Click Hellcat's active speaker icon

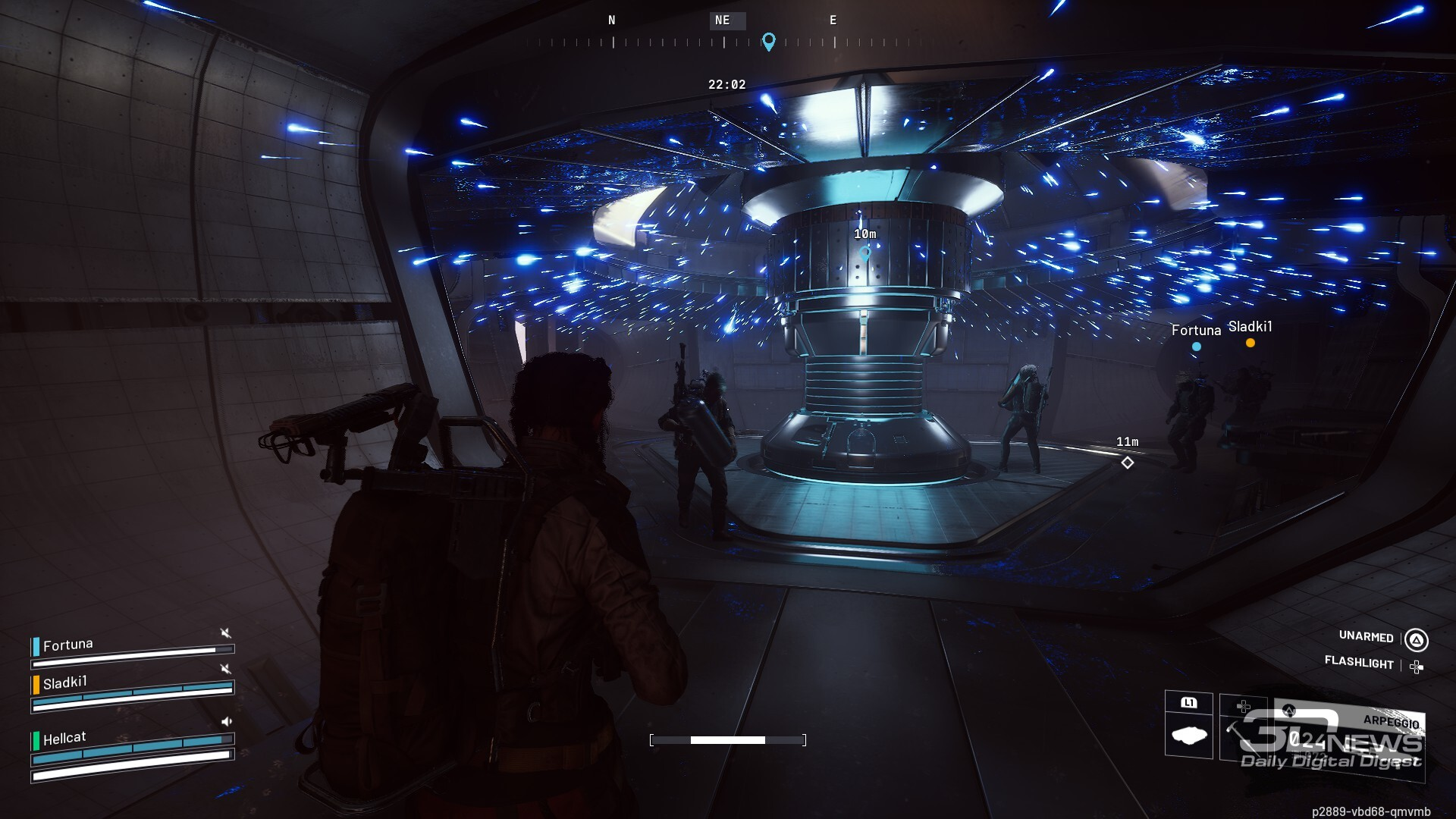point(226,722)
